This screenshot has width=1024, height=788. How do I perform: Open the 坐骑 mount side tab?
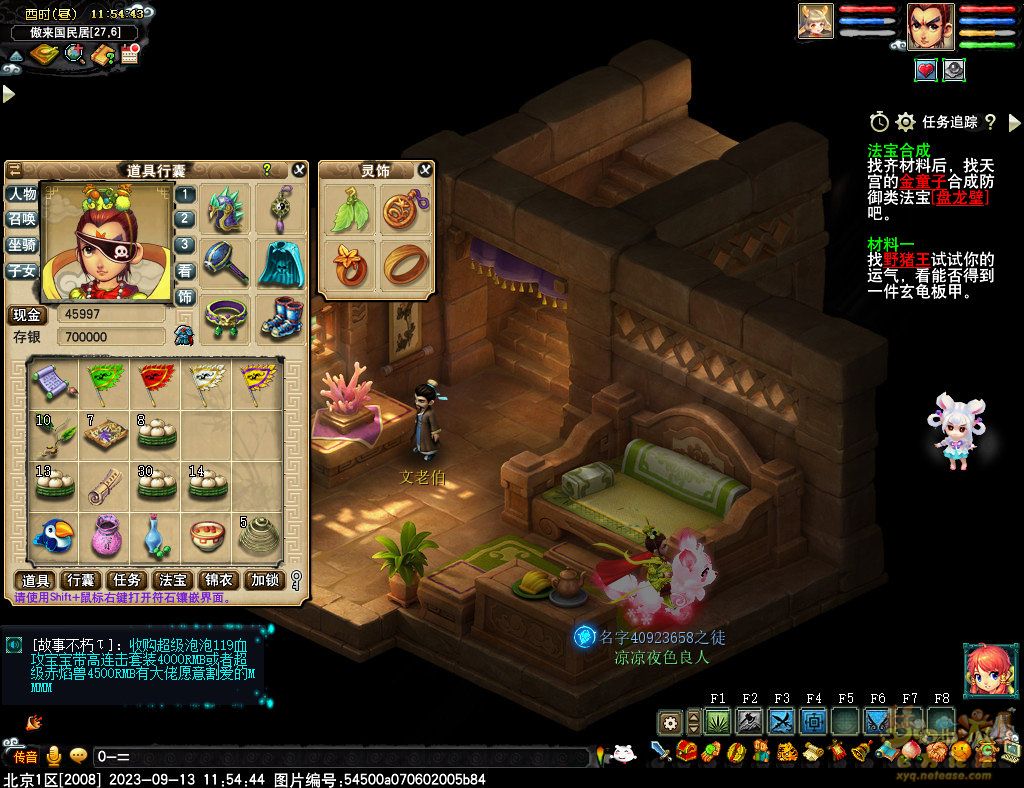point(22,245)
